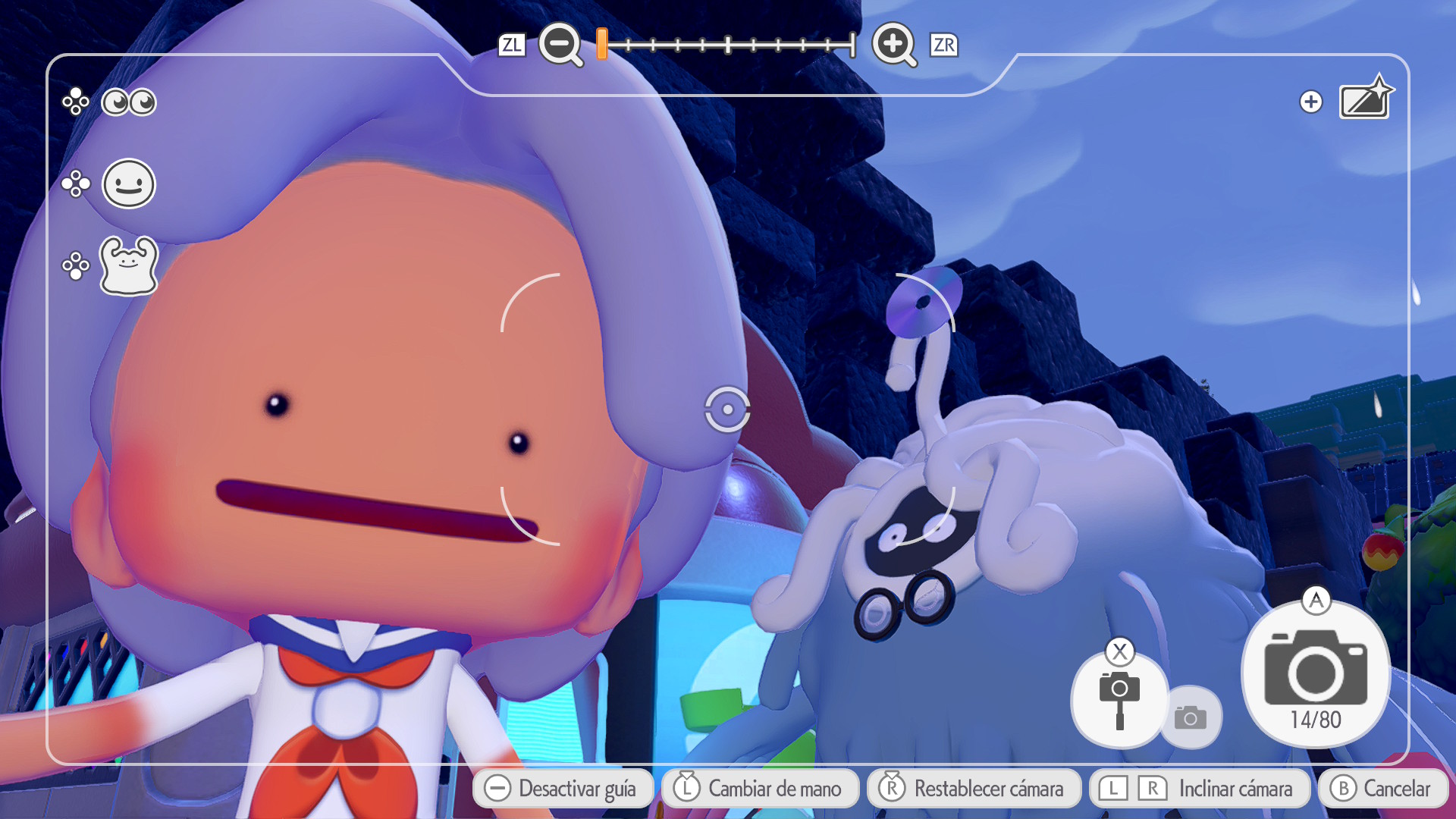Expand the expression options panel

[x=76, y=184]
